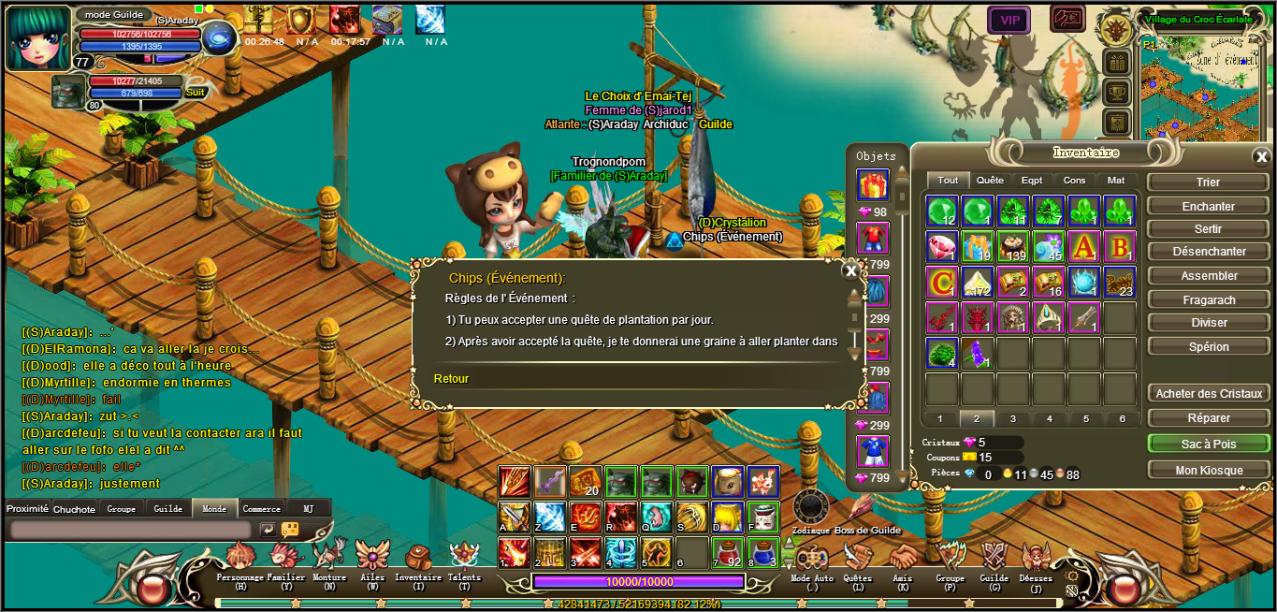The height and width of the screenshot is (612, 1277).
Task: Close the Inventaire window
Action: click(x=1261, y=156)
